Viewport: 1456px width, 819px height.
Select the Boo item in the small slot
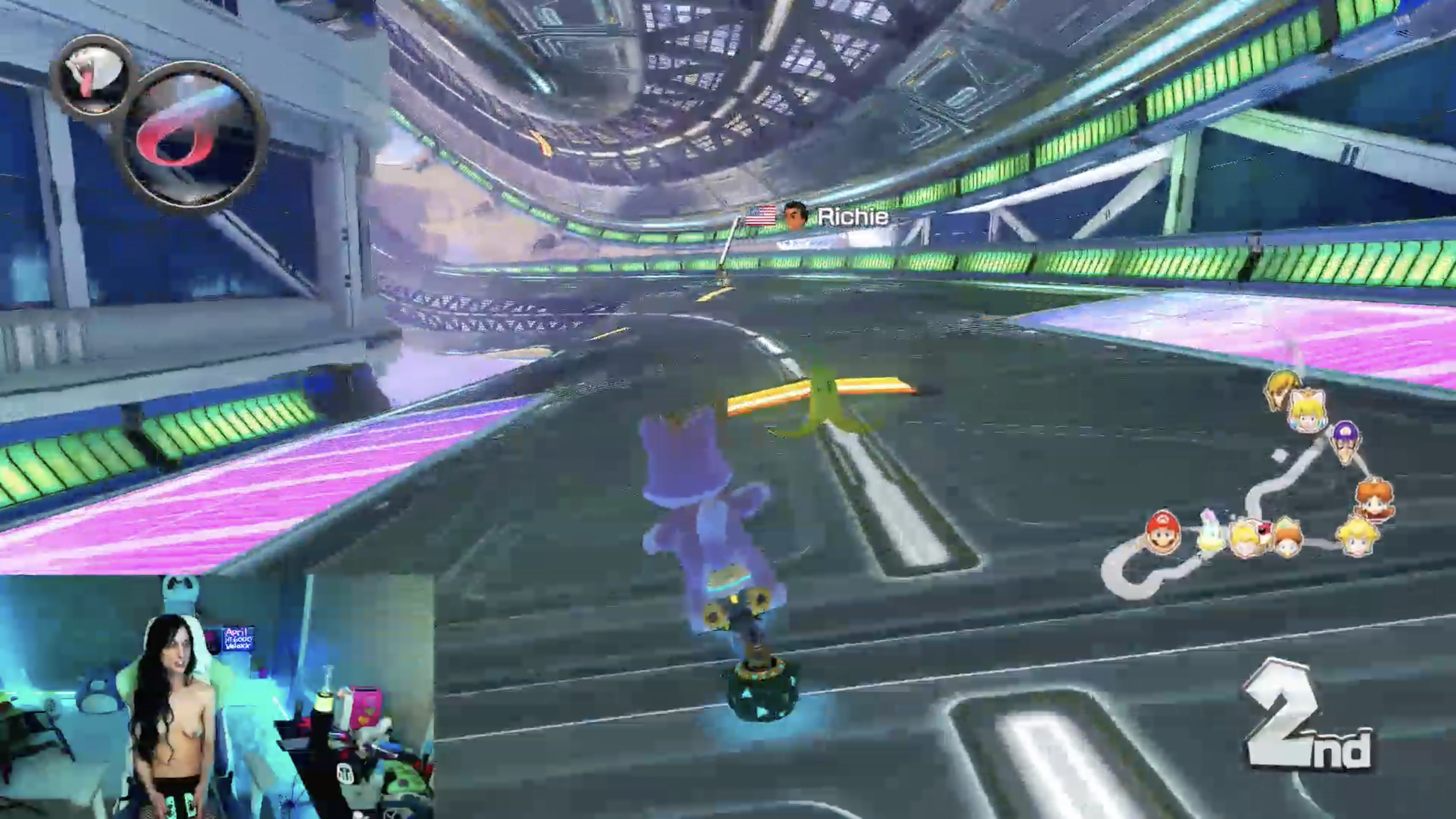[x=92, y=77]
